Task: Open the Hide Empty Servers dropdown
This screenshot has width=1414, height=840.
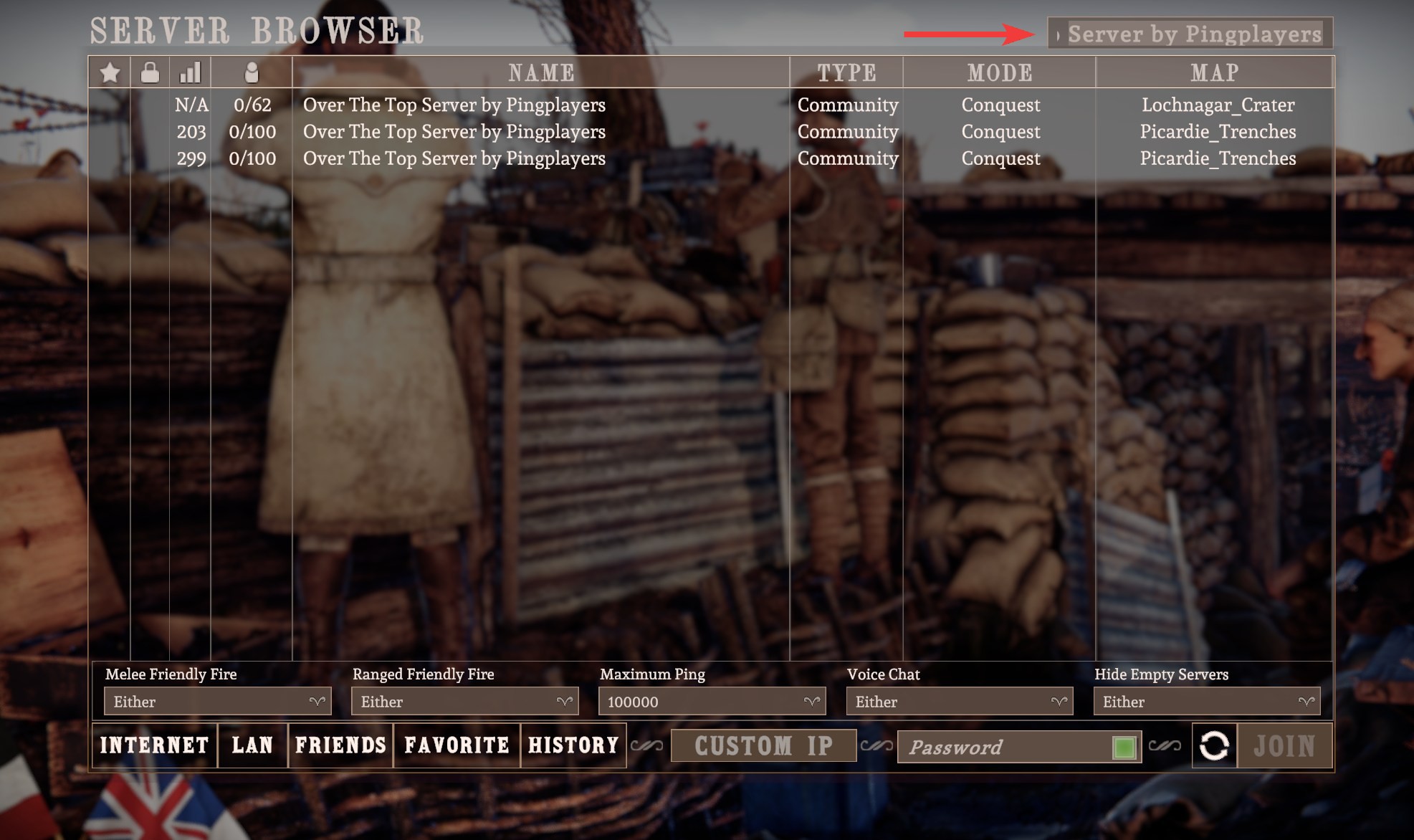Action: pyautogui.click(x=1206, y=702)
